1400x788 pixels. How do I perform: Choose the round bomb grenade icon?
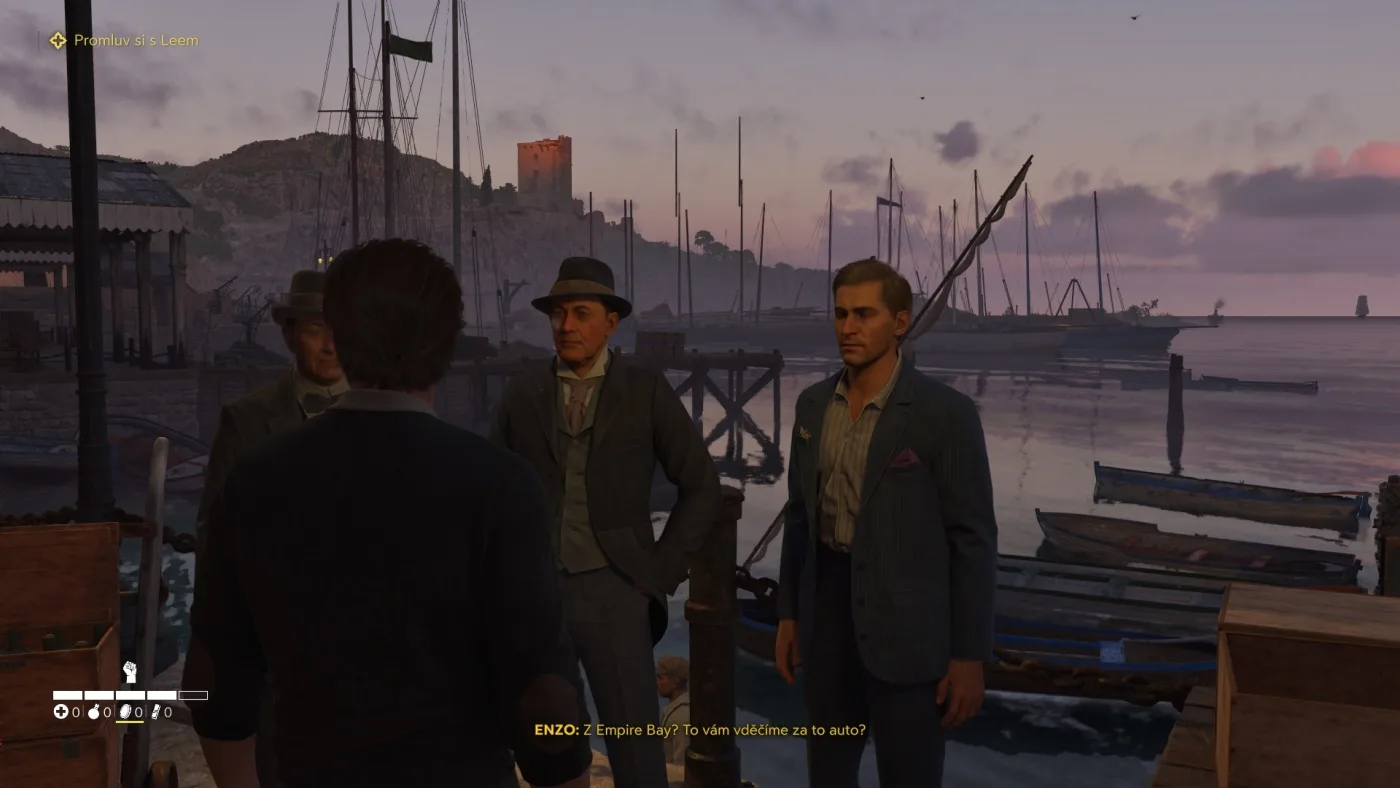[94, 712]
